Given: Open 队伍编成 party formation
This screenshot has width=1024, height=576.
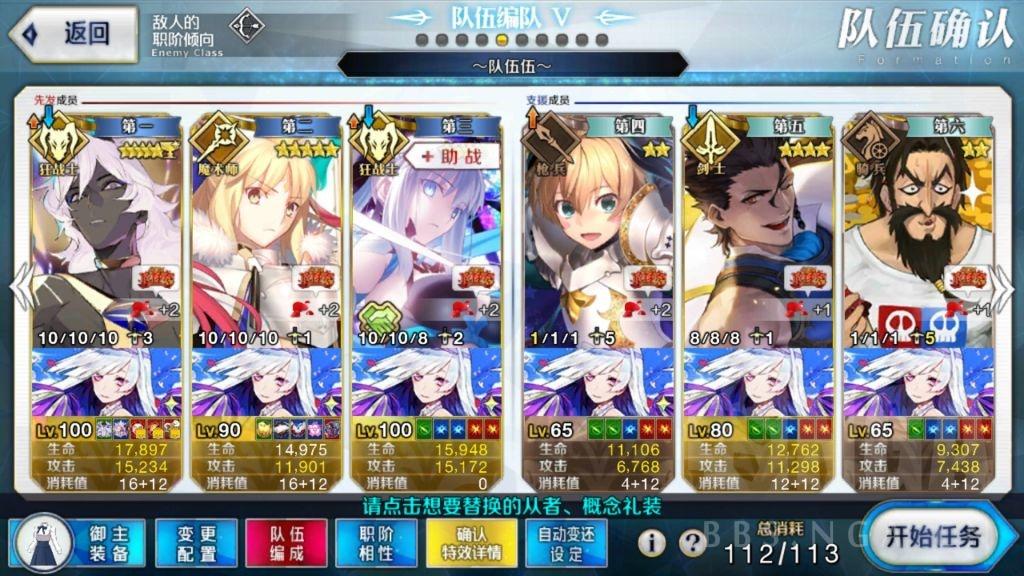Looking at the screenshot, I should pyautogui.click(x=285, y=541).
